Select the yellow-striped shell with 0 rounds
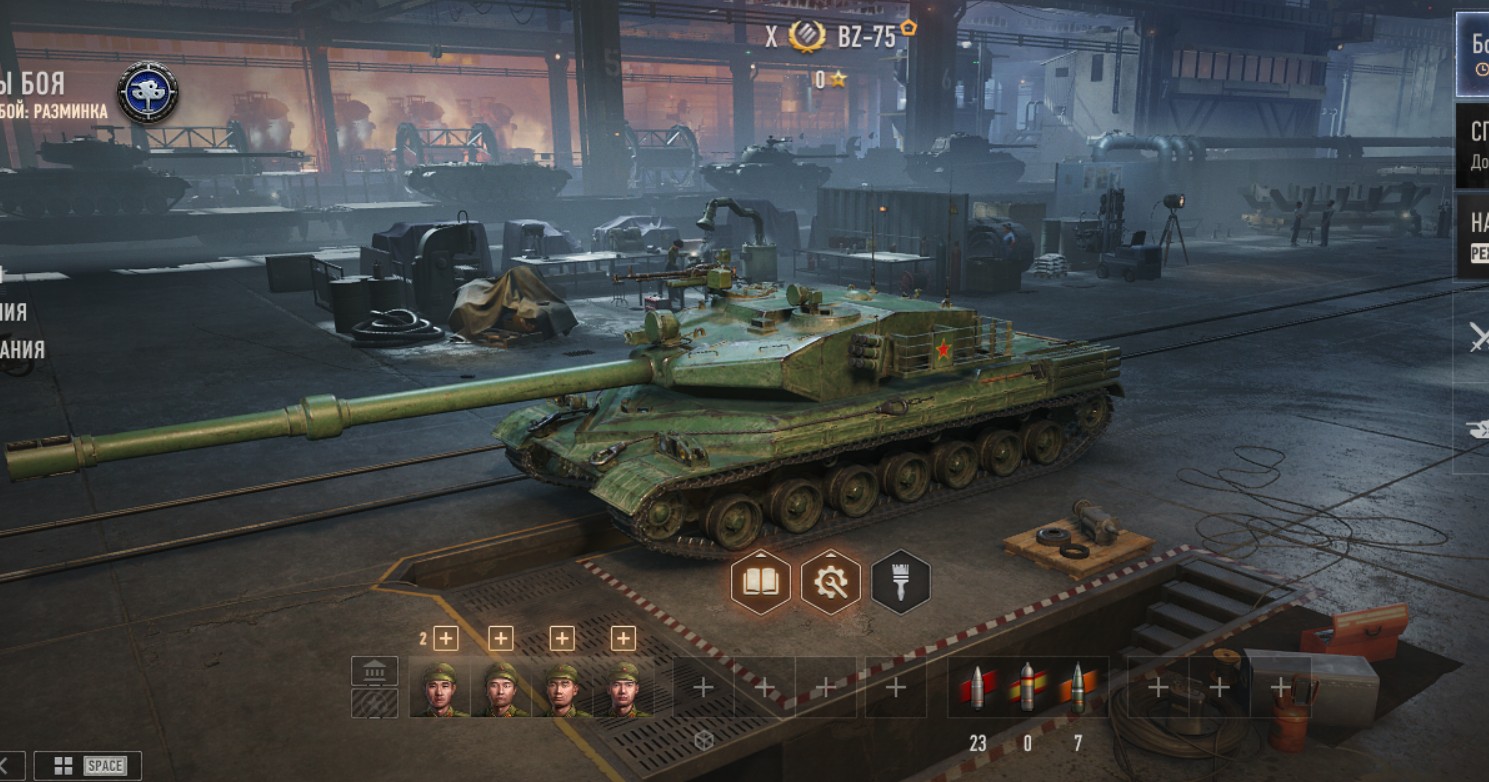Screen dimensions: 1489x782 1027,688
